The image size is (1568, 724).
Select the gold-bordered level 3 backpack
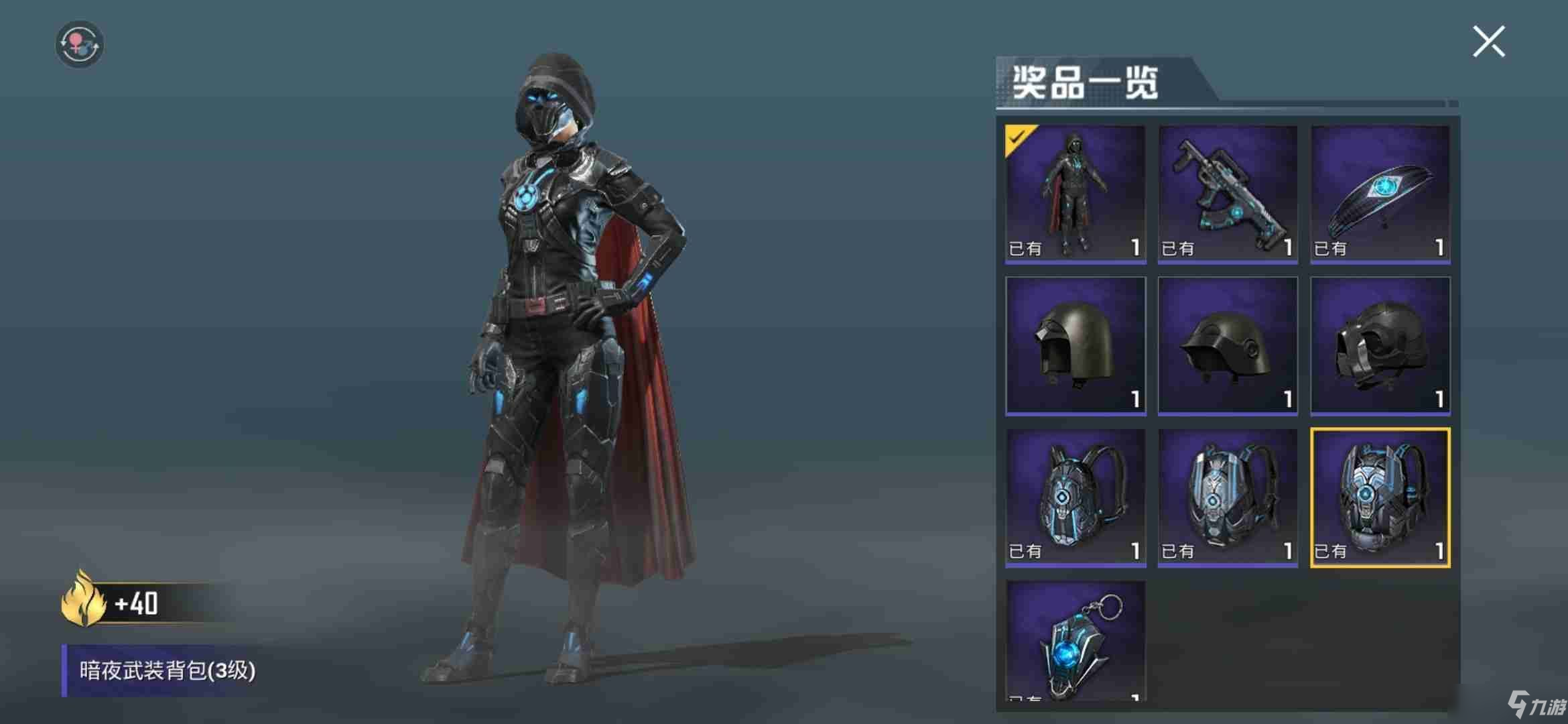click(x=1380, y=497)
